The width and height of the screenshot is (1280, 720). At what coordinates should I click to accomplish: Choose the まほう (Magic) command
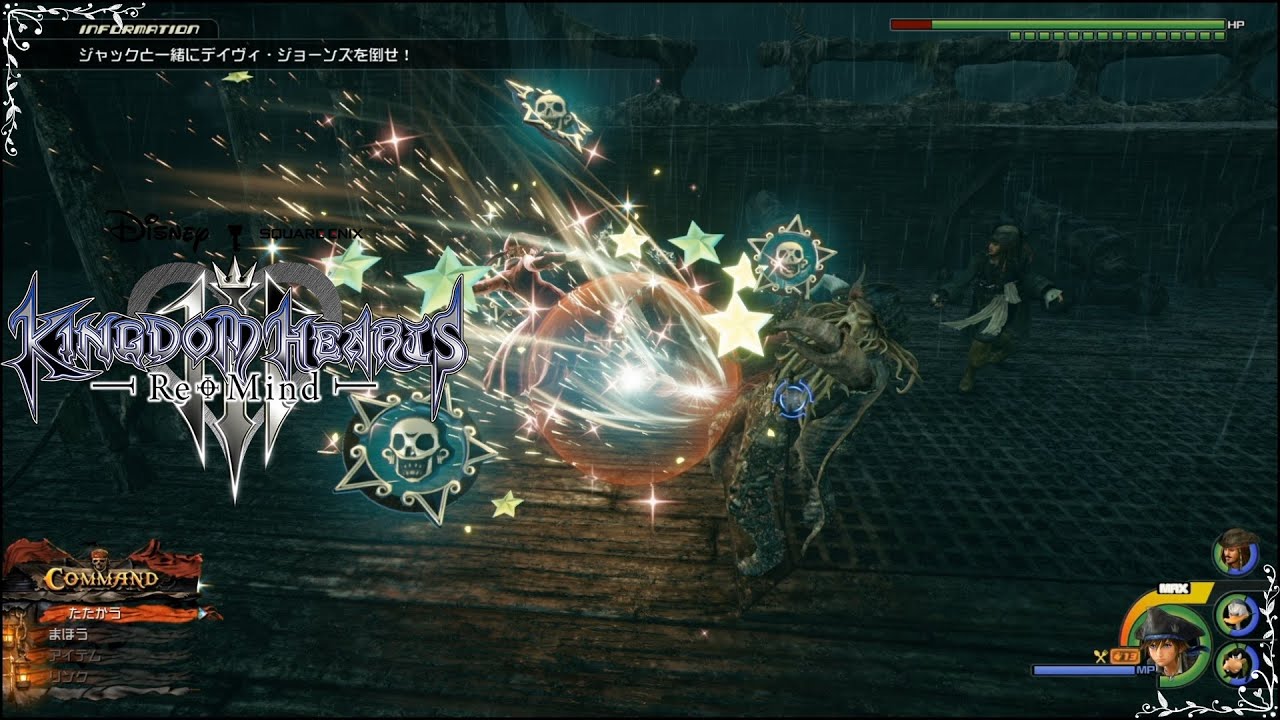pos(70,634)
